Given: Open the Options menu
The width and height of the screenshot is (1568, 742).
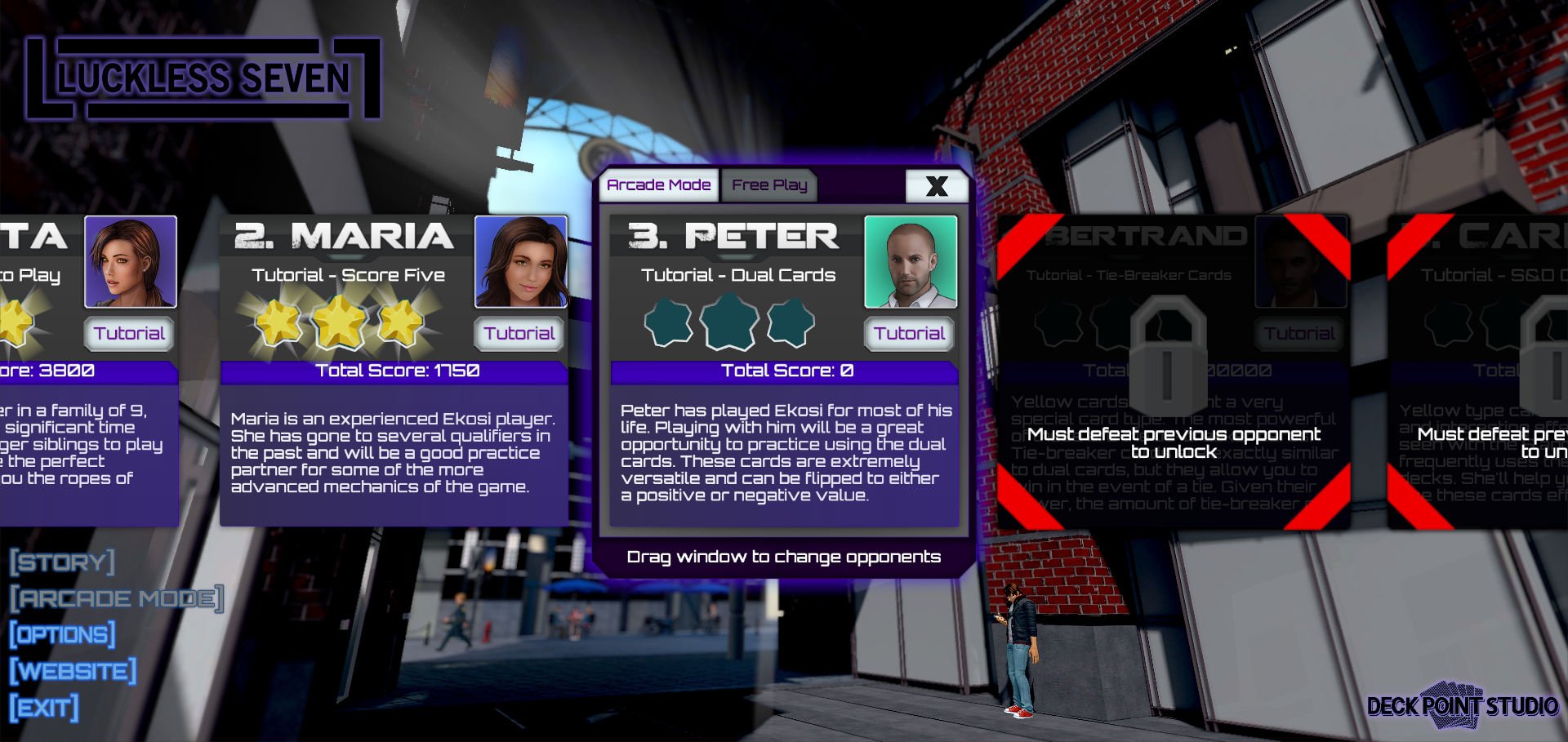Looking at the screenshot, I should 63,634.
